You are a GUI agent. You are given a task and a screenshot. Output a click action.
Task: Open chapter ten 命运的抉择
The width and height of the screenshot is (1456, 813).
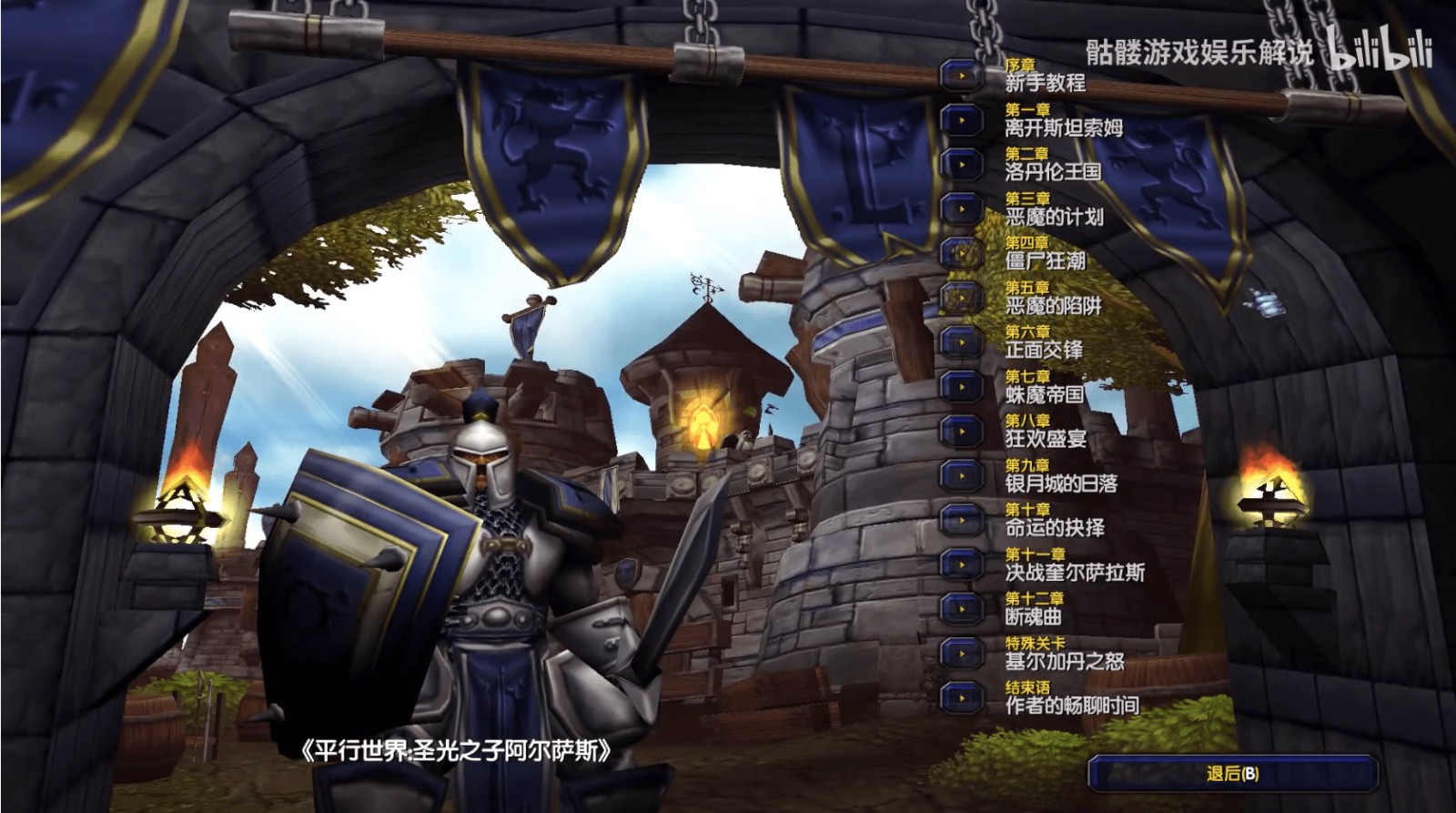(x=961, y=520)
